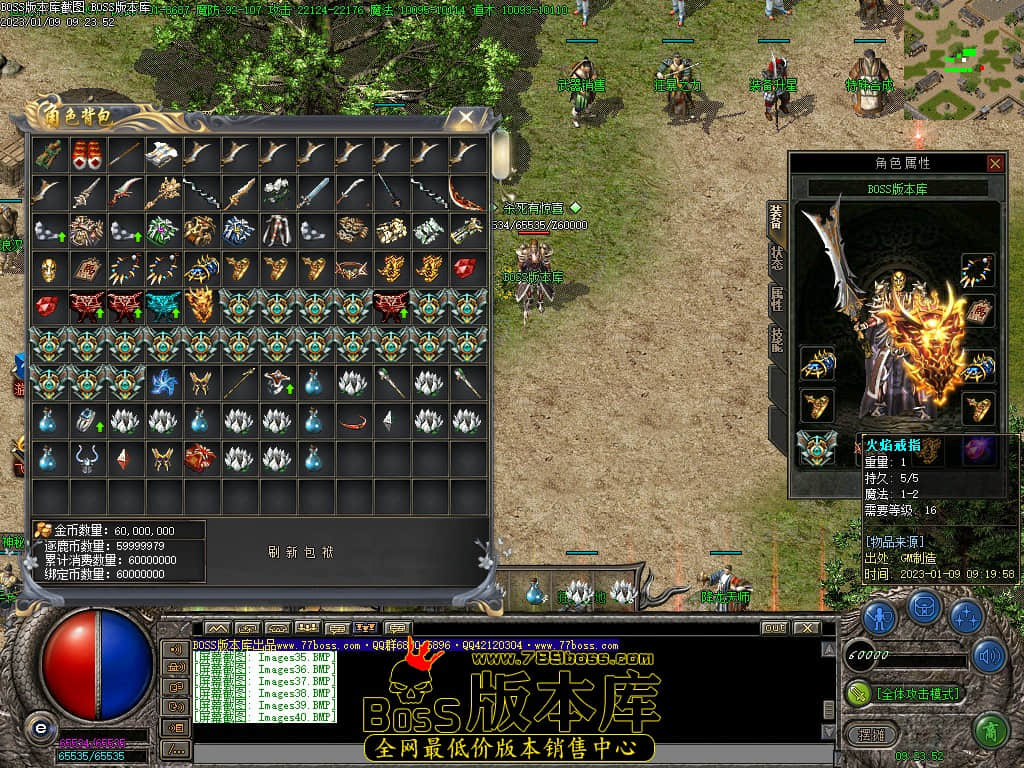Image resolution: width=1024 pixels, height=768 pixels.
Task: Pick the golden skull mask in backpack
Action: (48, 268)
